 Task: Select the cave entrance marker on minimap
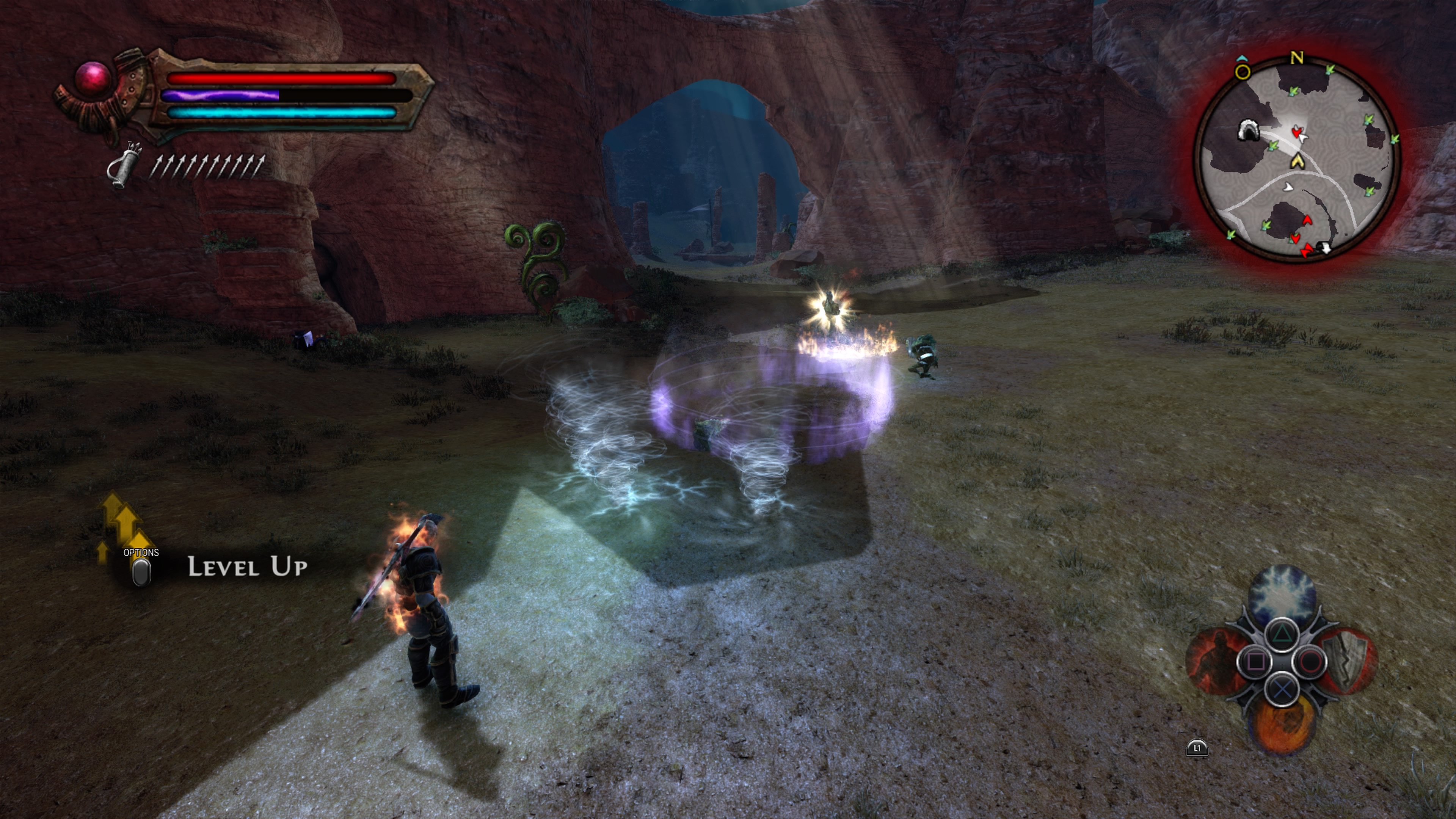1248,130
